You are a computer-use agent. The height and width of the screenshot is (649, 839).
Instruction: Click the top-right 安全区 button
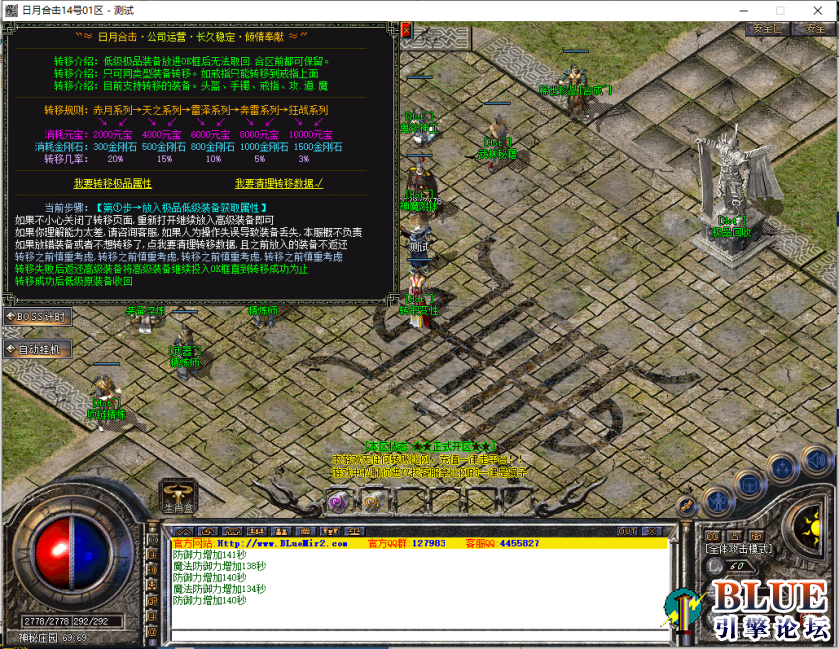[x=767, y=28]
